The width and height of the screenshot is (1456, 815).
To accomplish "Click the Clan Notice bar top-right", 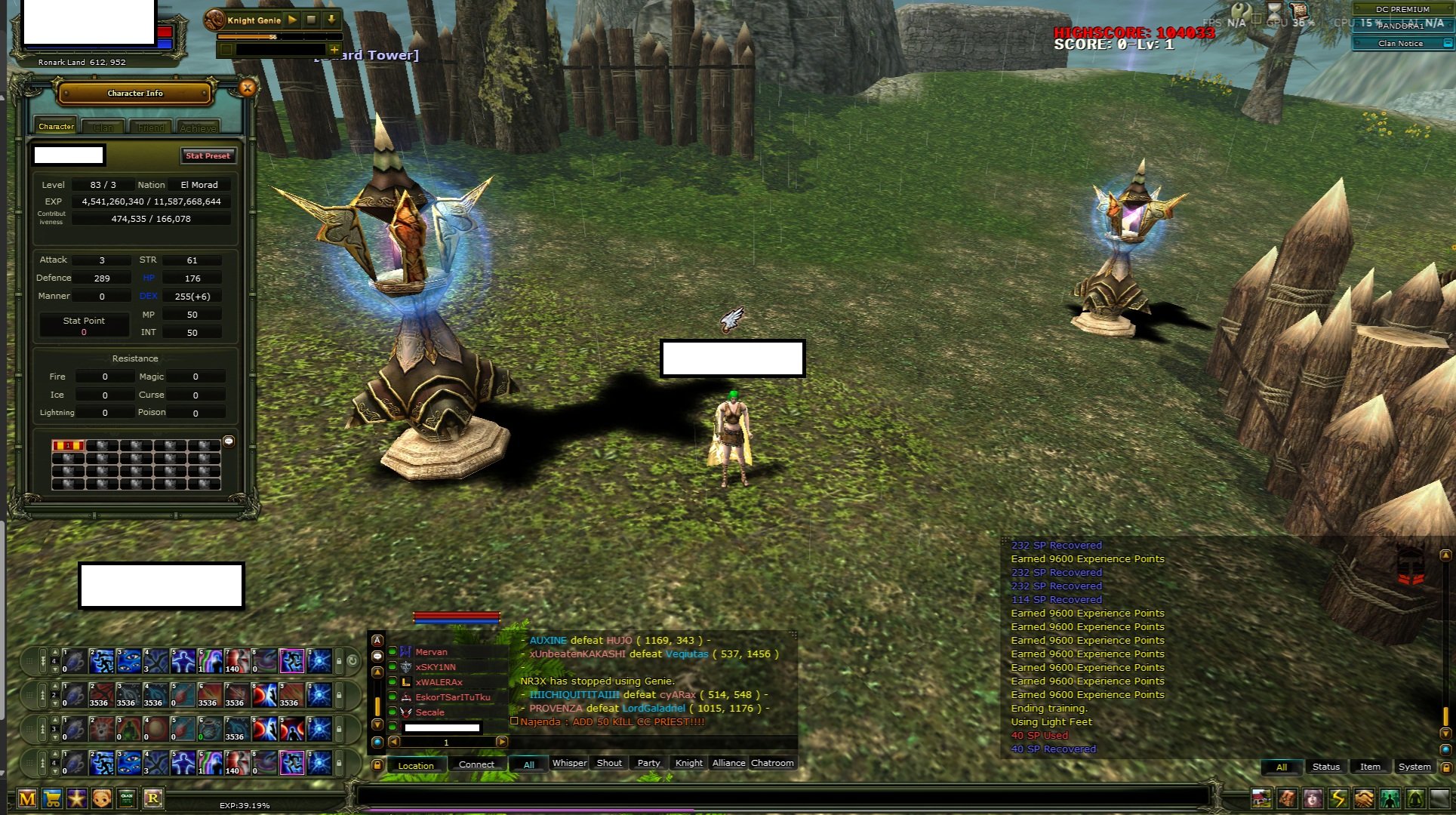I will click(x=1401, y=43).
